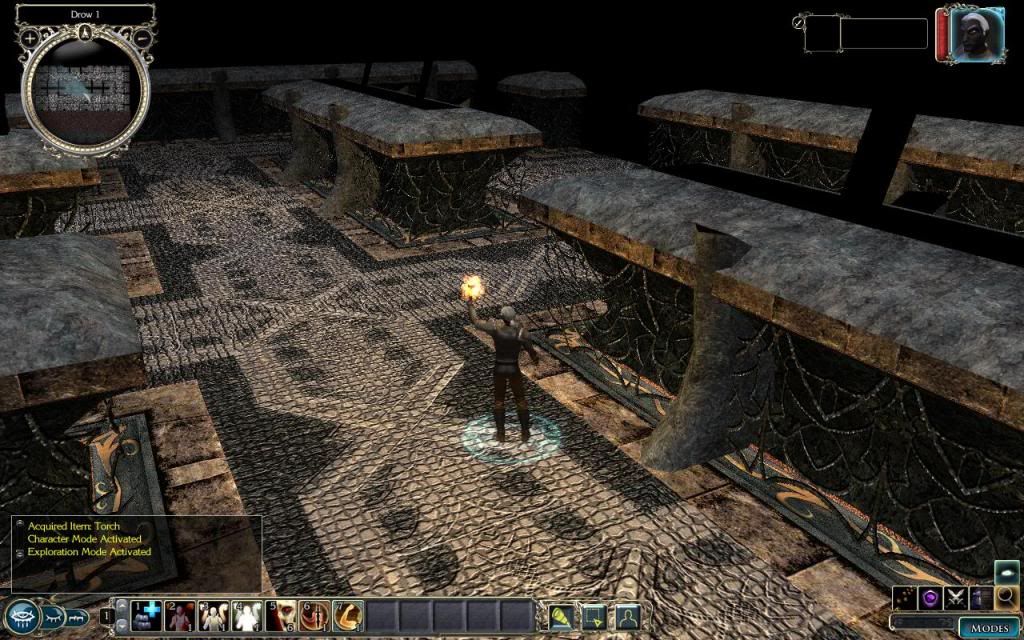The width and height of the screenshot is (1024, 640).
Task: Use the hotbar slot 2 ability
Action: (x=182, y=615)
